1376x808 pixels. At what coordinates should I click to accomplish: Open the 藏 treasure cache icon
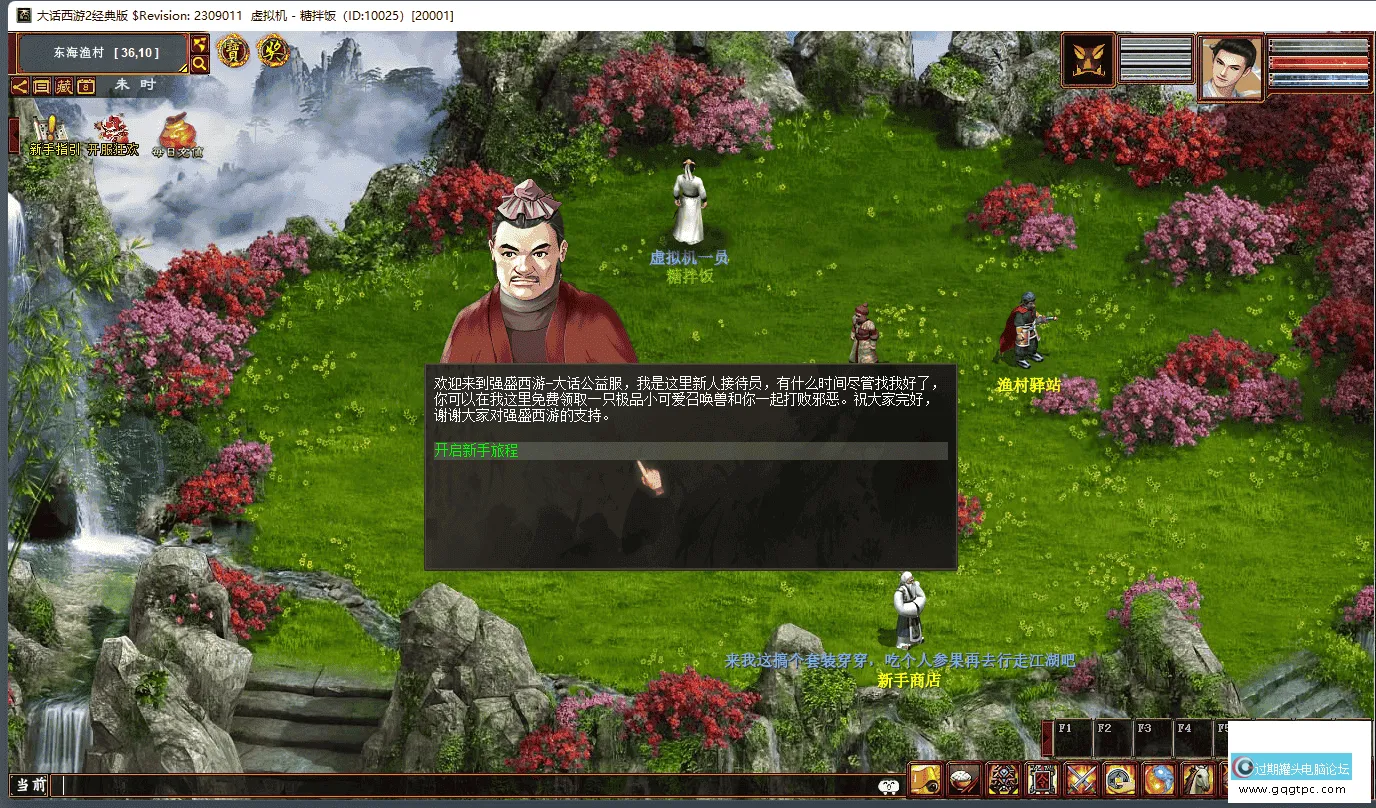[63, 86]
